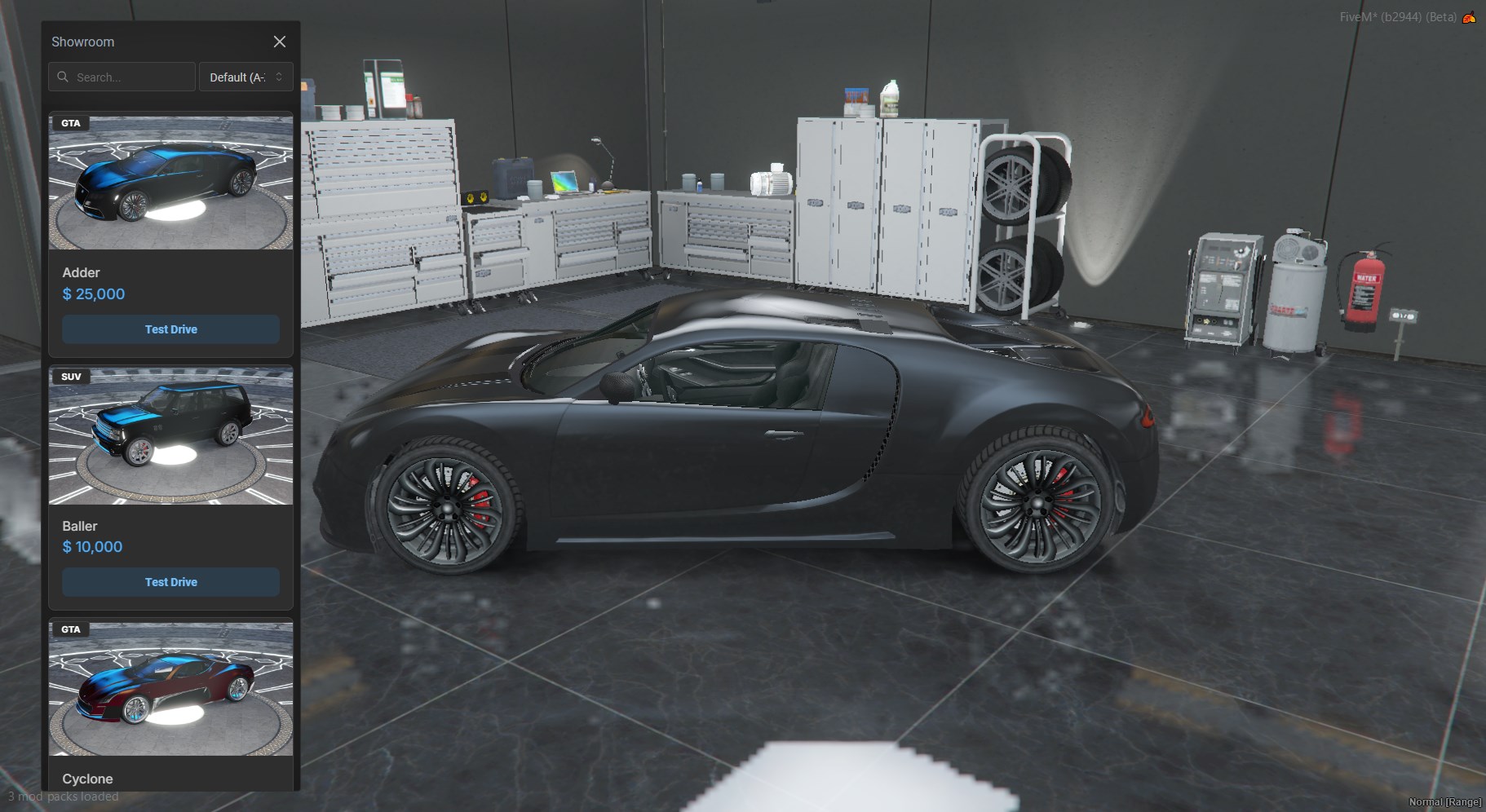Image resolution: width=1486 pixels, height=812 pixels.
Task: Select the Adder vehicle thumbnail
Action: pos(170,182)
